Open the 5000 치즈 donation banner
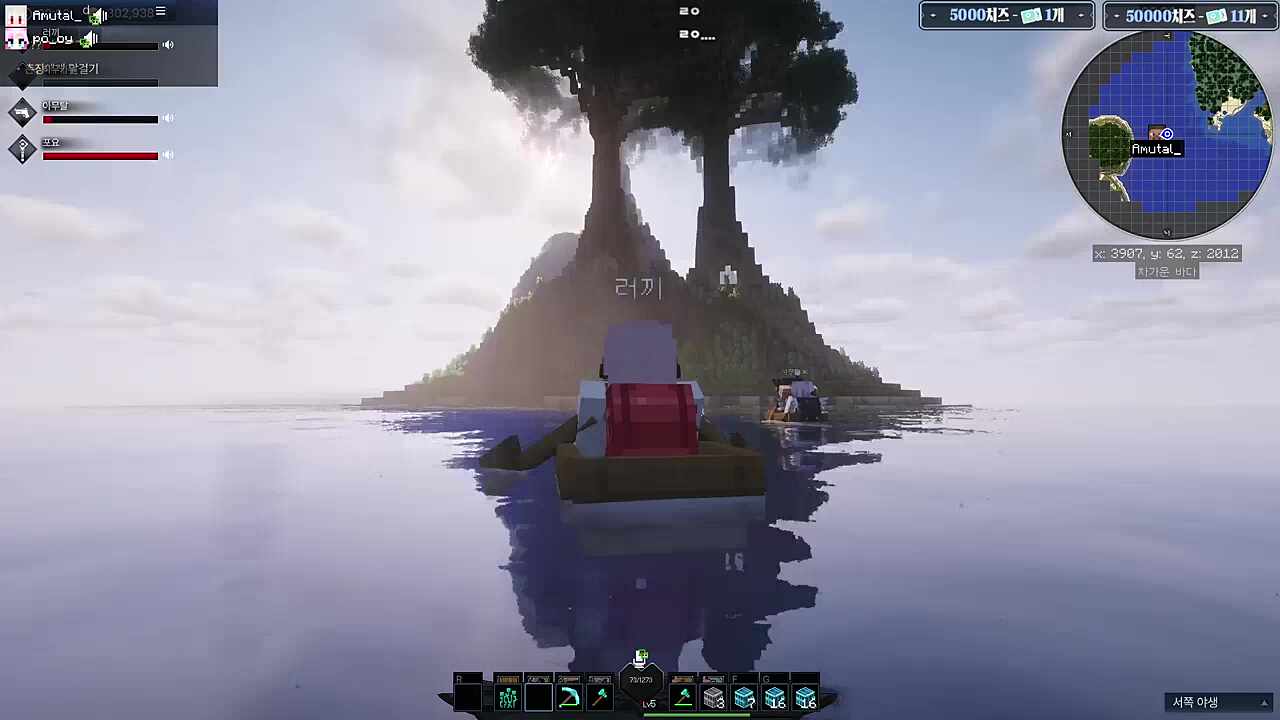The image size is (1280, 720). pyautogui.click(x=1006, y=16)
